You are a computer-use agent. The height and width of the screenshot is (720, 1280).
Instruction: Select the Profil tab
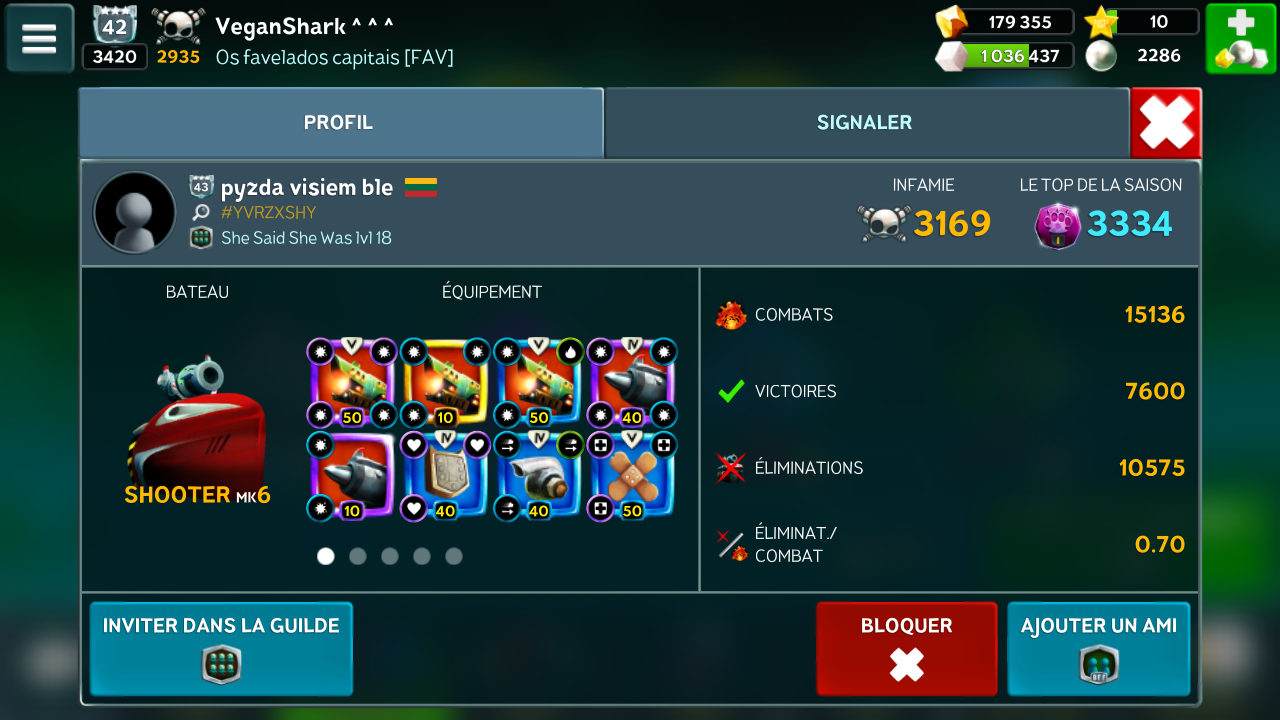click(339, 123)
